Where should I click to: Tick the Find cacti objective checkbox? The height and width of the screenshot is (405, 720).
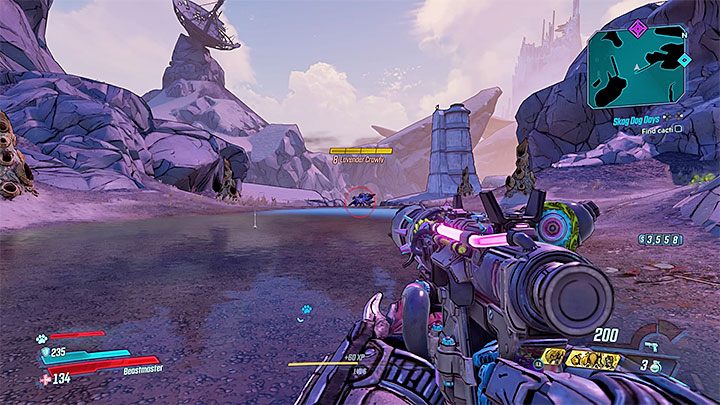pos(678,129)
